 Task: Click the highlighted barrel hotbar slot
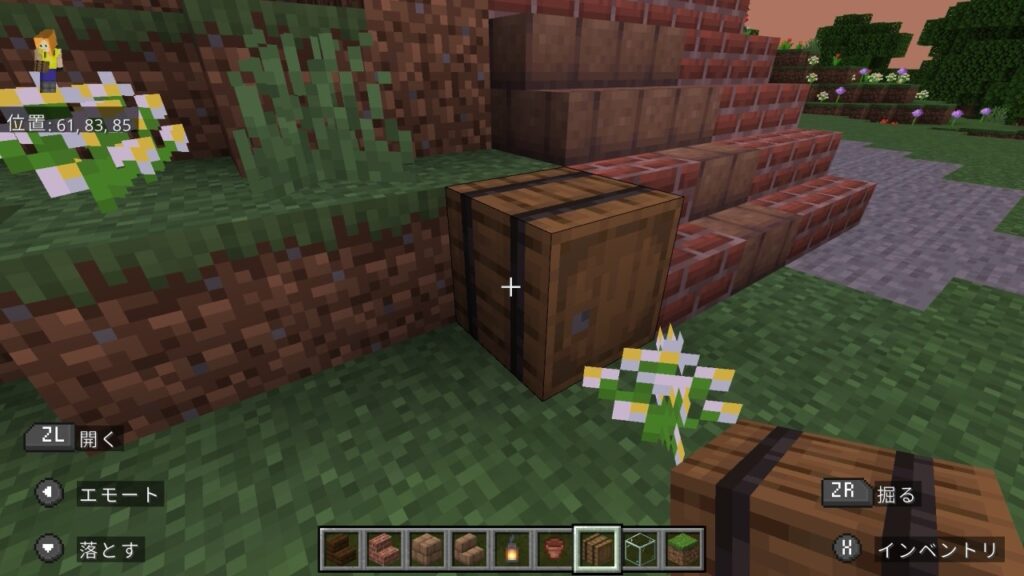tap(597, 549)
